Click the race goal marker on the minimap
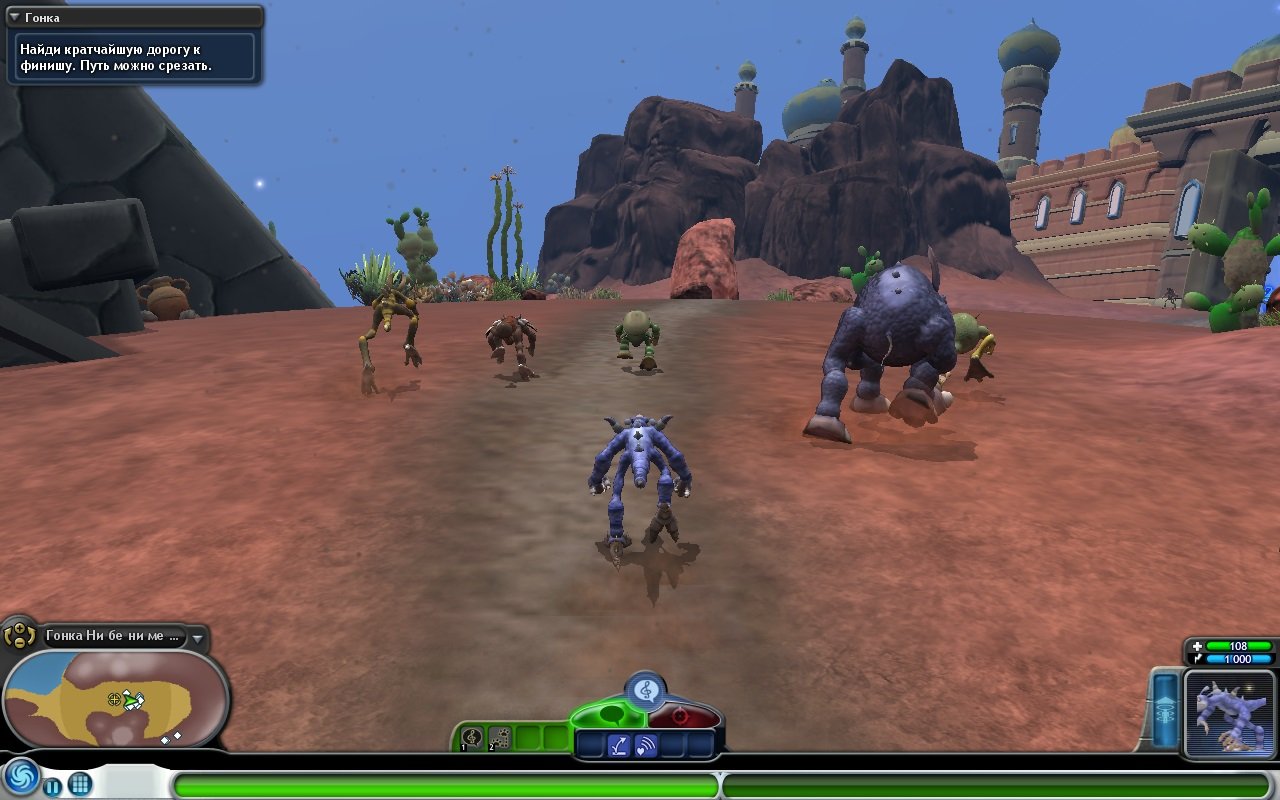Viewport: 1280px width, 800px height. coord(114,700)
